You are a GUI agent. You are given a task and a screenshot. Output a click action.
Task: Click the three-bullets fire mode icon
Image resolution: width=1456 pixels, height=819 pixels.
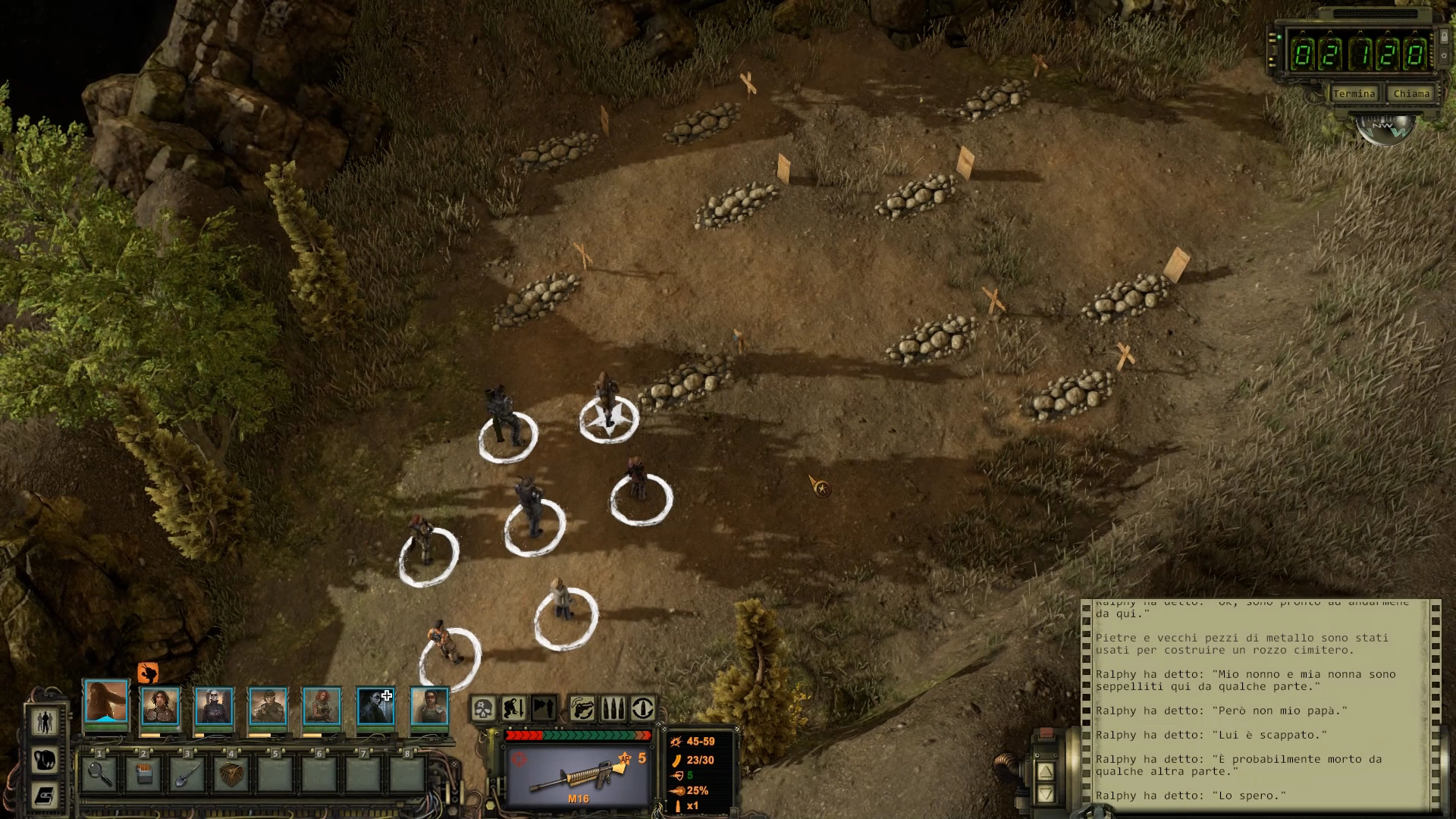(x=613, y=709)
